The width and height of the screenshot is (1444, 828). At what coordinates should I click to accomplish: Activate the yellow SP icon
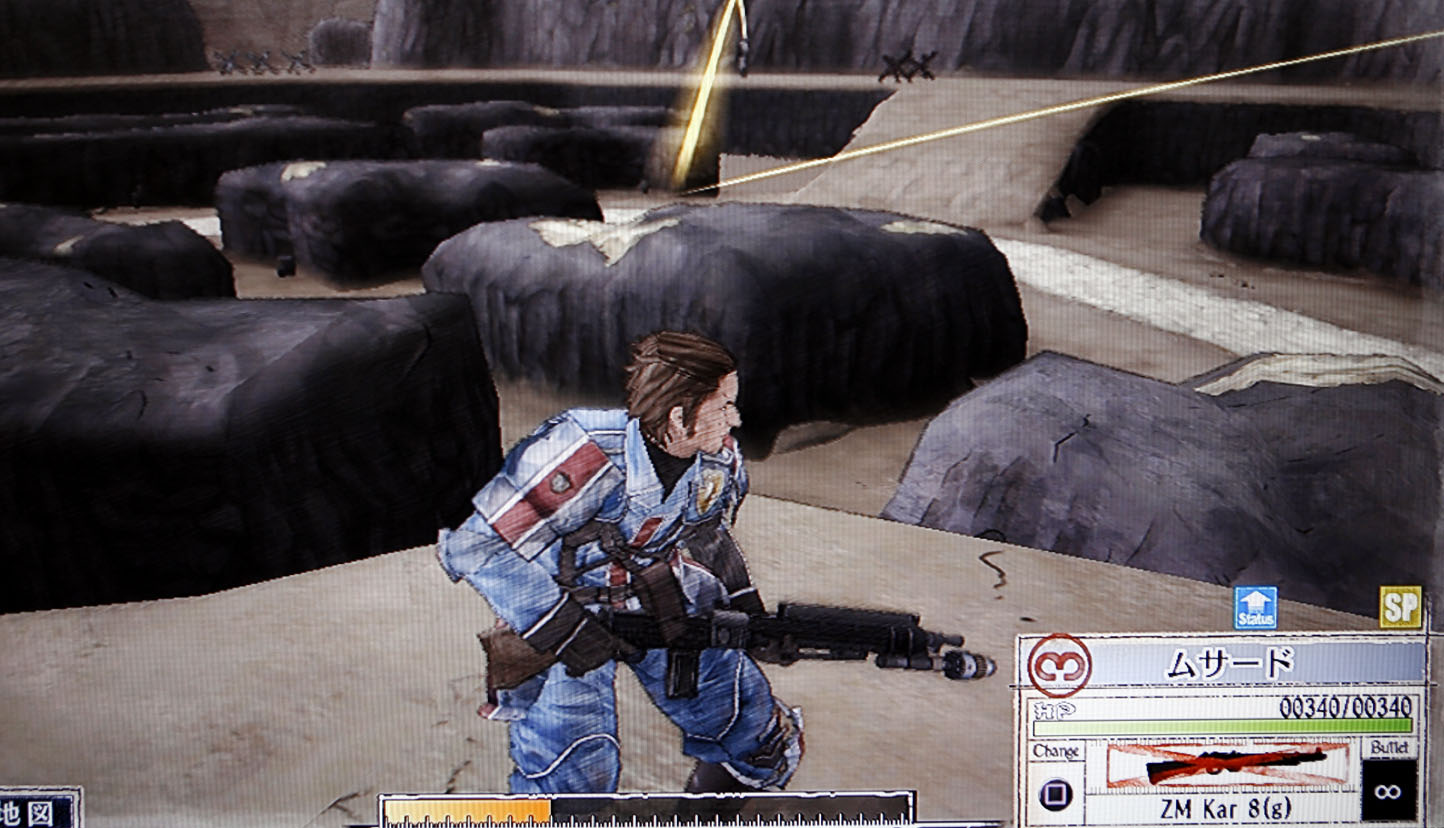[1400, 607]
